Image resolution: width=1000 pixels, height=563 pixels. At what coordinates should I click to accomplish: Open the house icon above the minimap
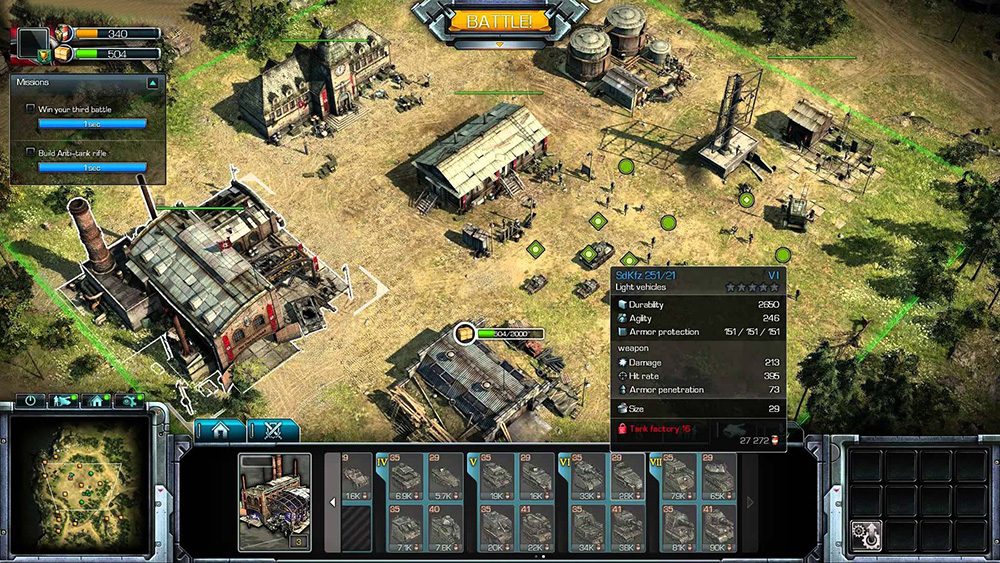point(97,401)
